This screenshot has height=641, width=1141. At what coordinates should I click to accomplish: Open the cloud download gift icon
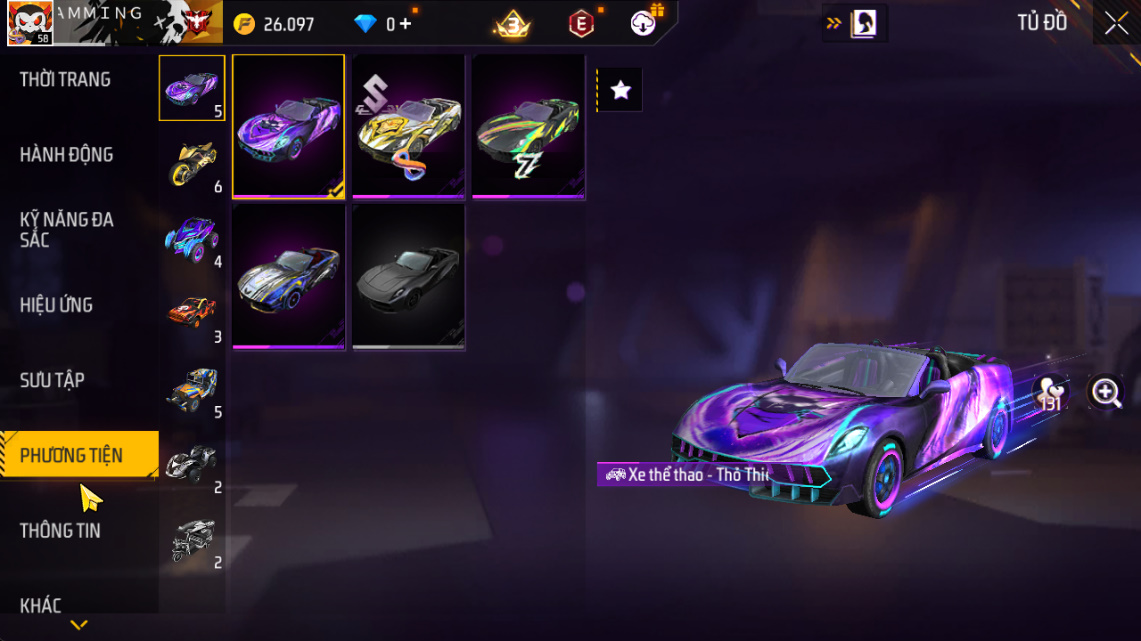pyautogui.click(x=644, y=22)
